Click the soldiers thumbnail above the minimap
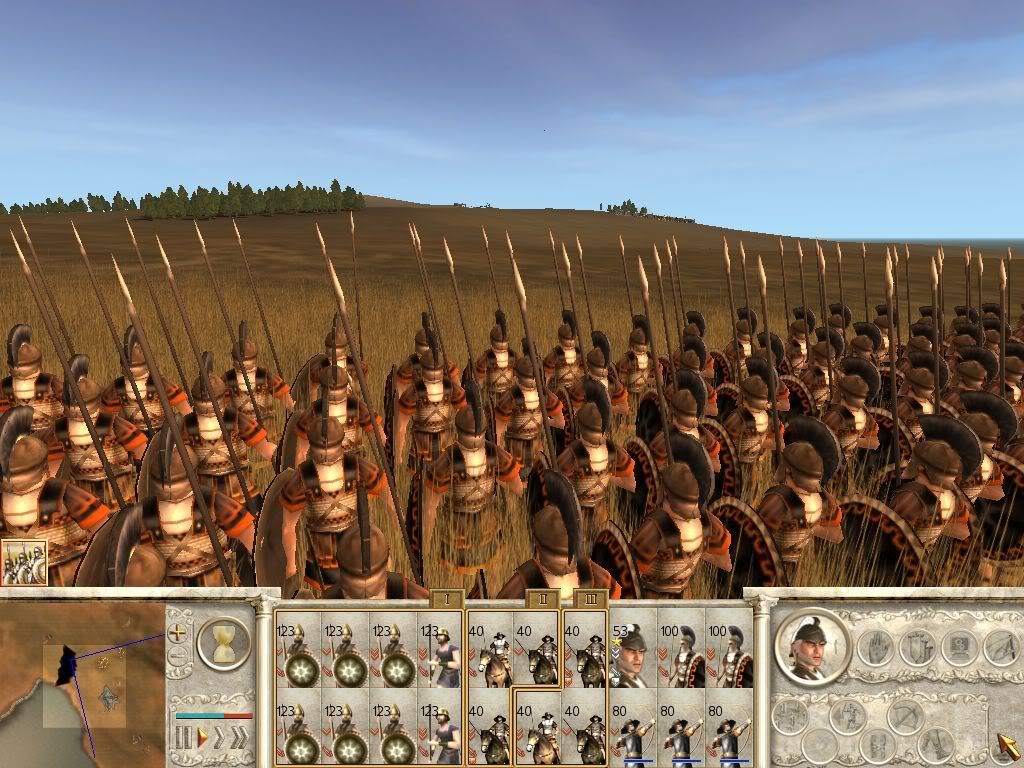This screenshot has height=768, width=1024. pos(23,565)
